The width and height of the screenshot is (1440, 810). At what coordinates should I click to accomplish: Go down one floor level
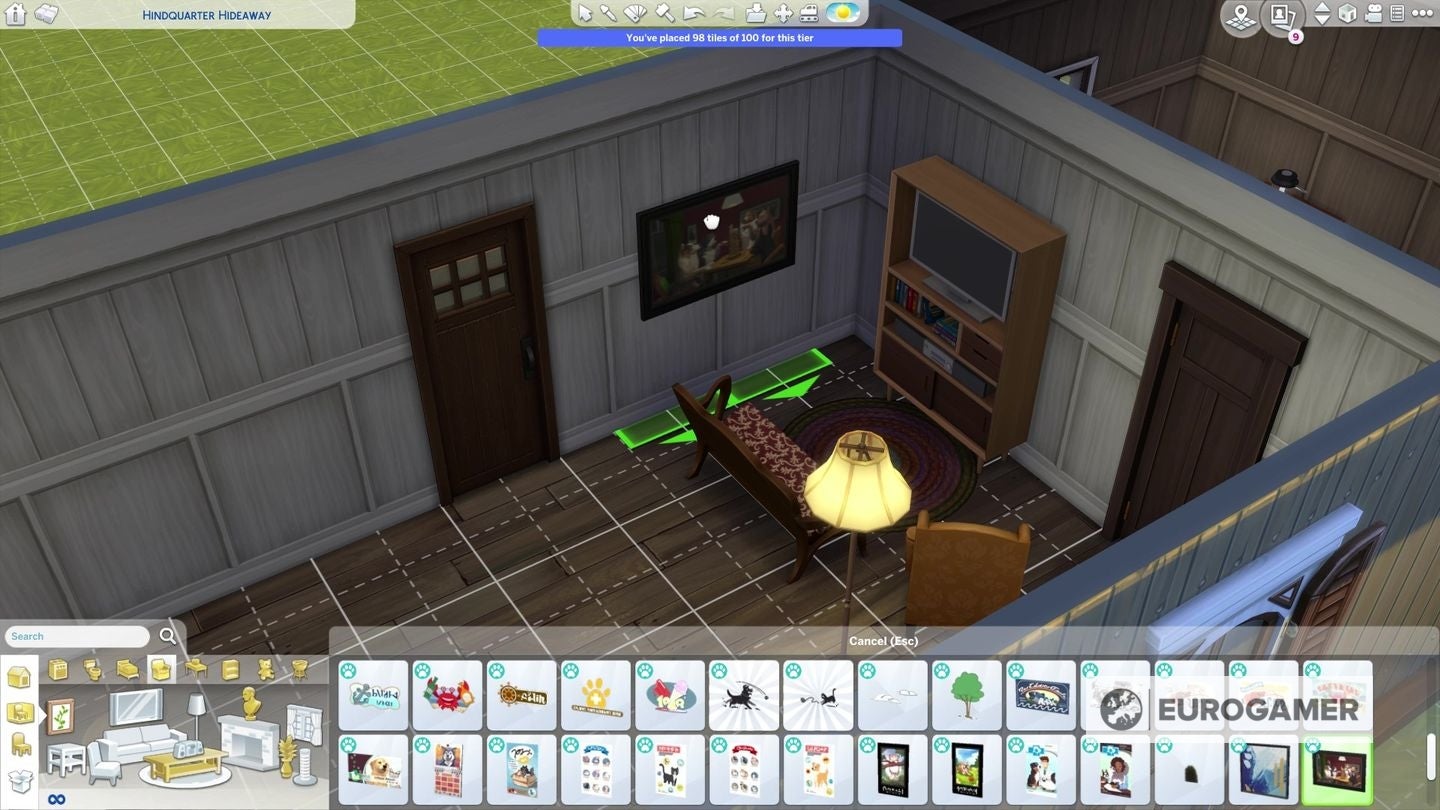point(1324,19)
